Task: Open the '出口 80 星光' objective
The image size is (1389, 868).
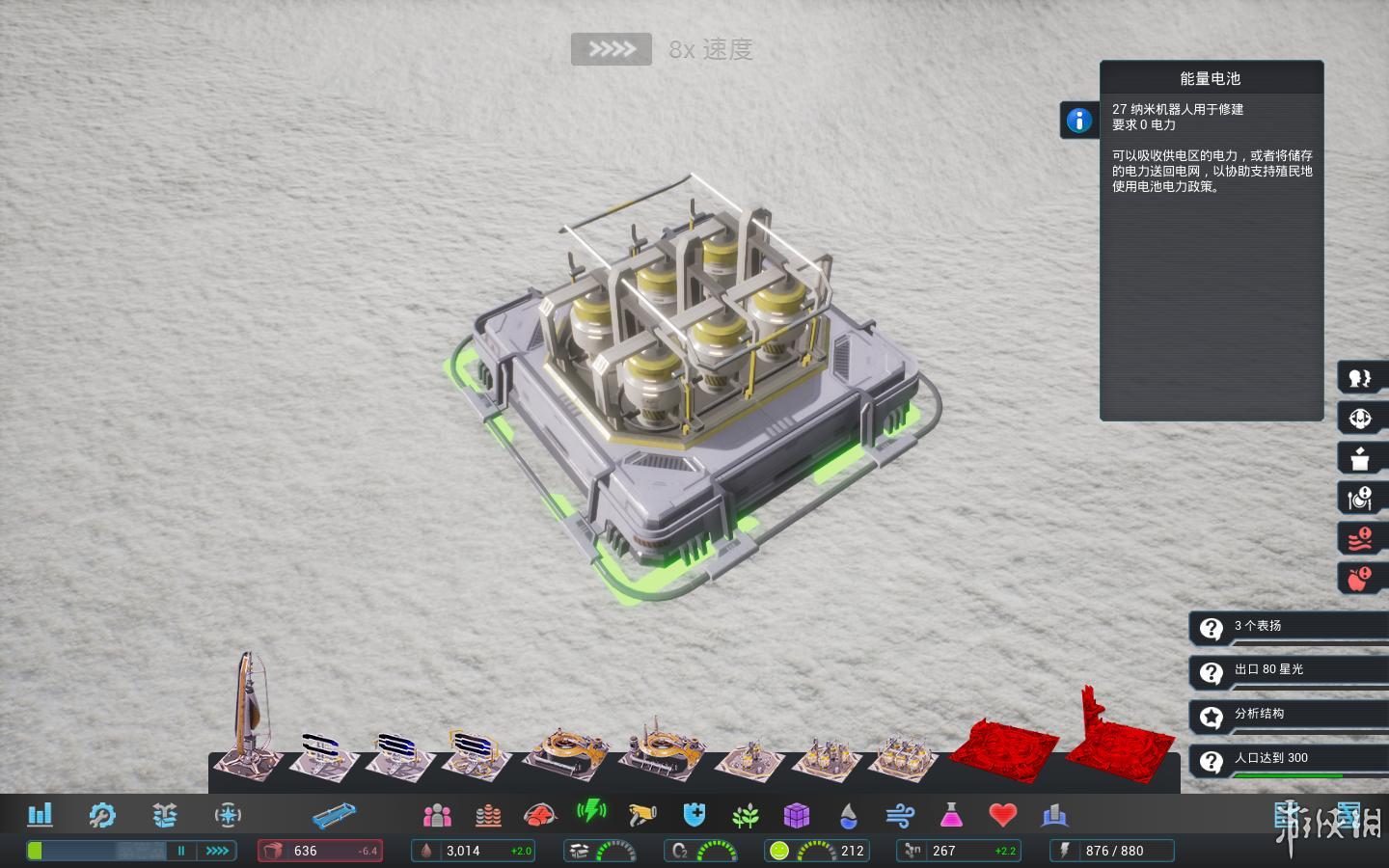Action: (x=1289, y=670)
